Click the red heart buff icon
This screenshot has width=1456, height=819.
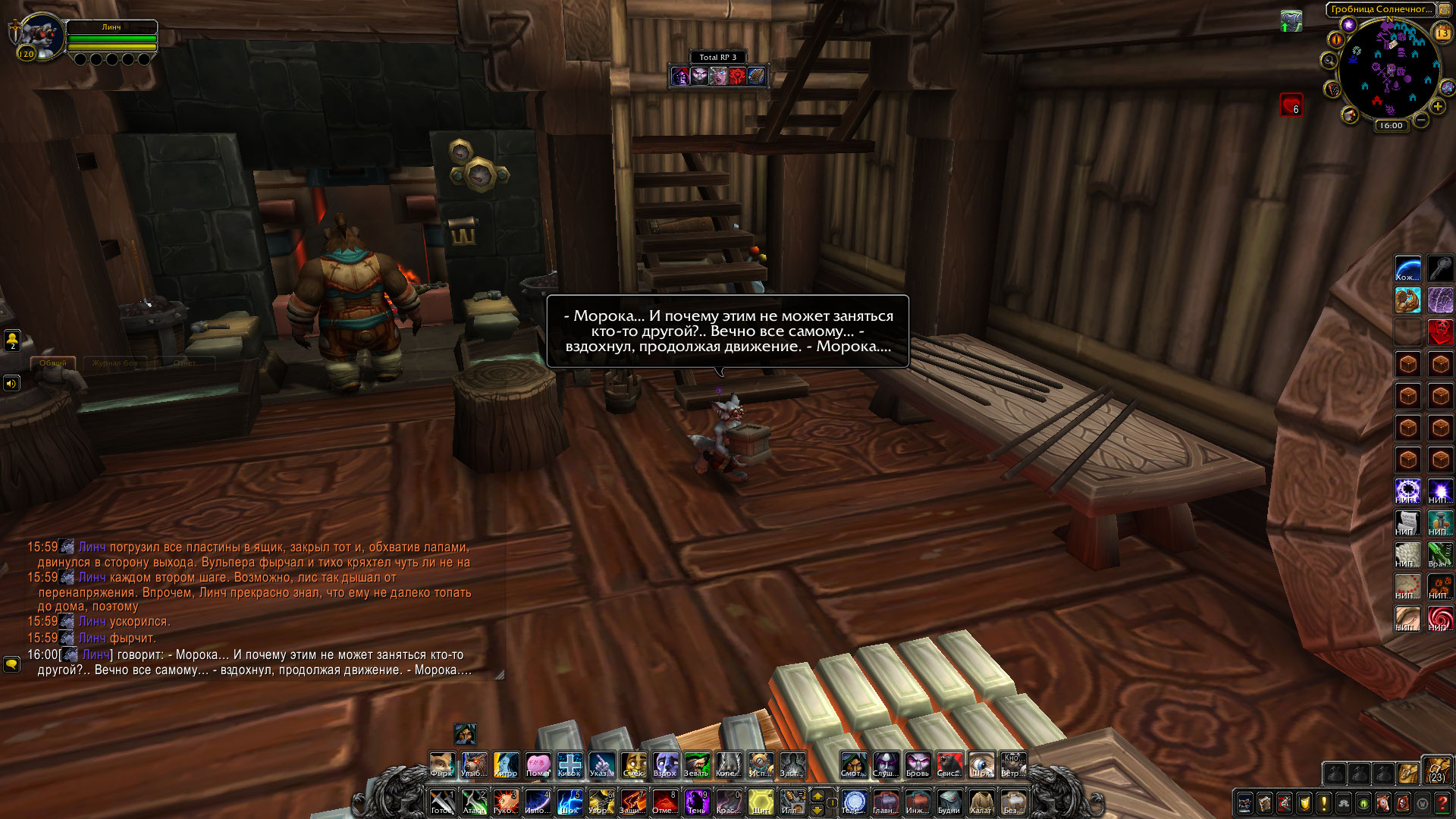1291,105
